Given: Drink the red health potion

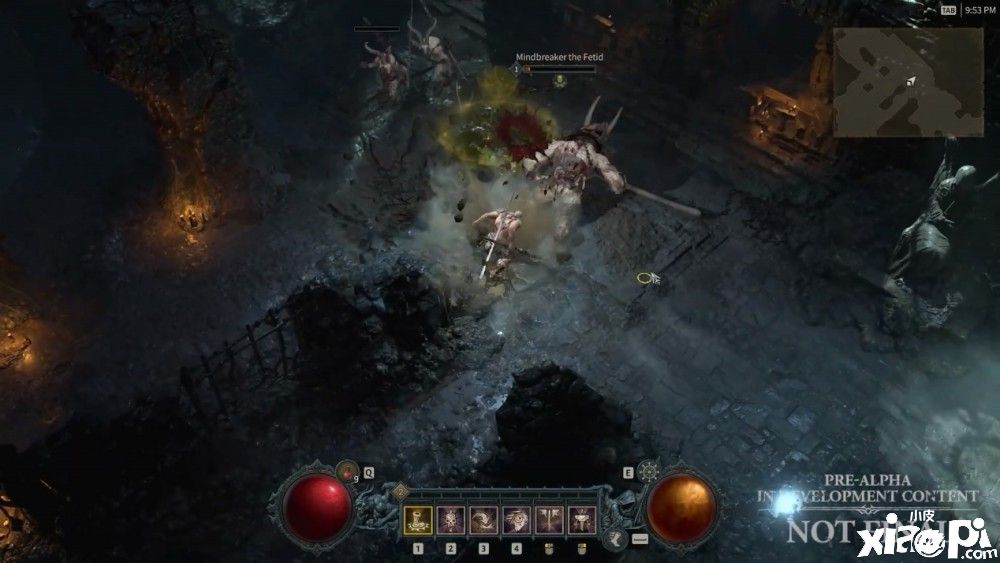Looking at the screenshot, I should coord(348,468).
